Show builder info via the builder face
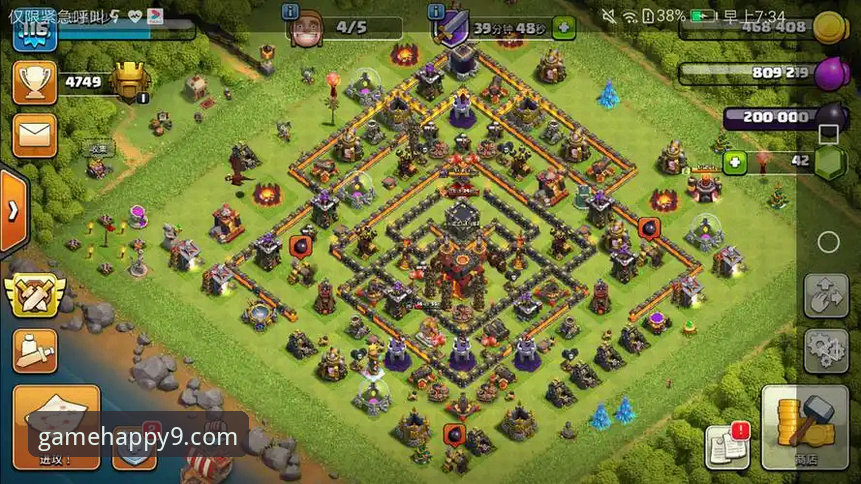 coord(306,29)
